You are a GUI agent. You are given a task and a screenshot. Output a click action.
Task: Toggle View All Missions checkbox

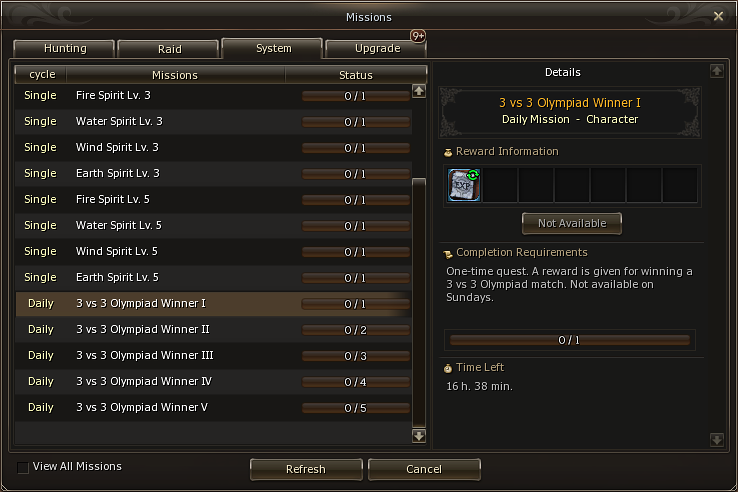click(x=23, y=467)
